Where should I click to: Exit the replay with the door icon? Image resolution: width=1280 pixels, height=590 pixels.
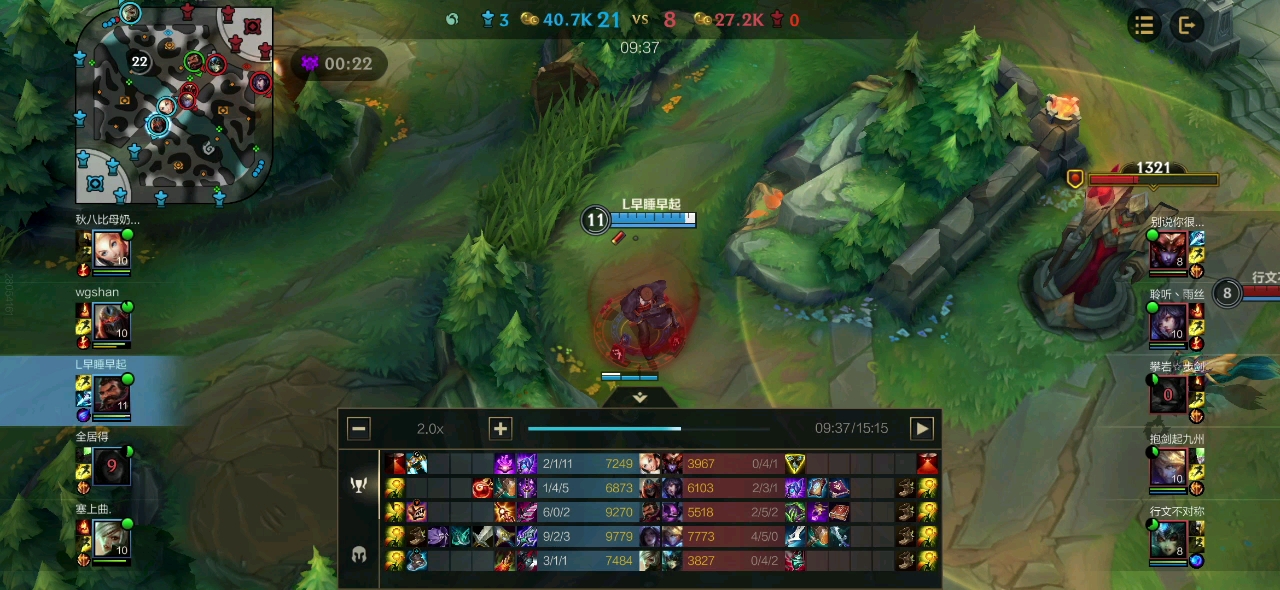click(1187, 25)
